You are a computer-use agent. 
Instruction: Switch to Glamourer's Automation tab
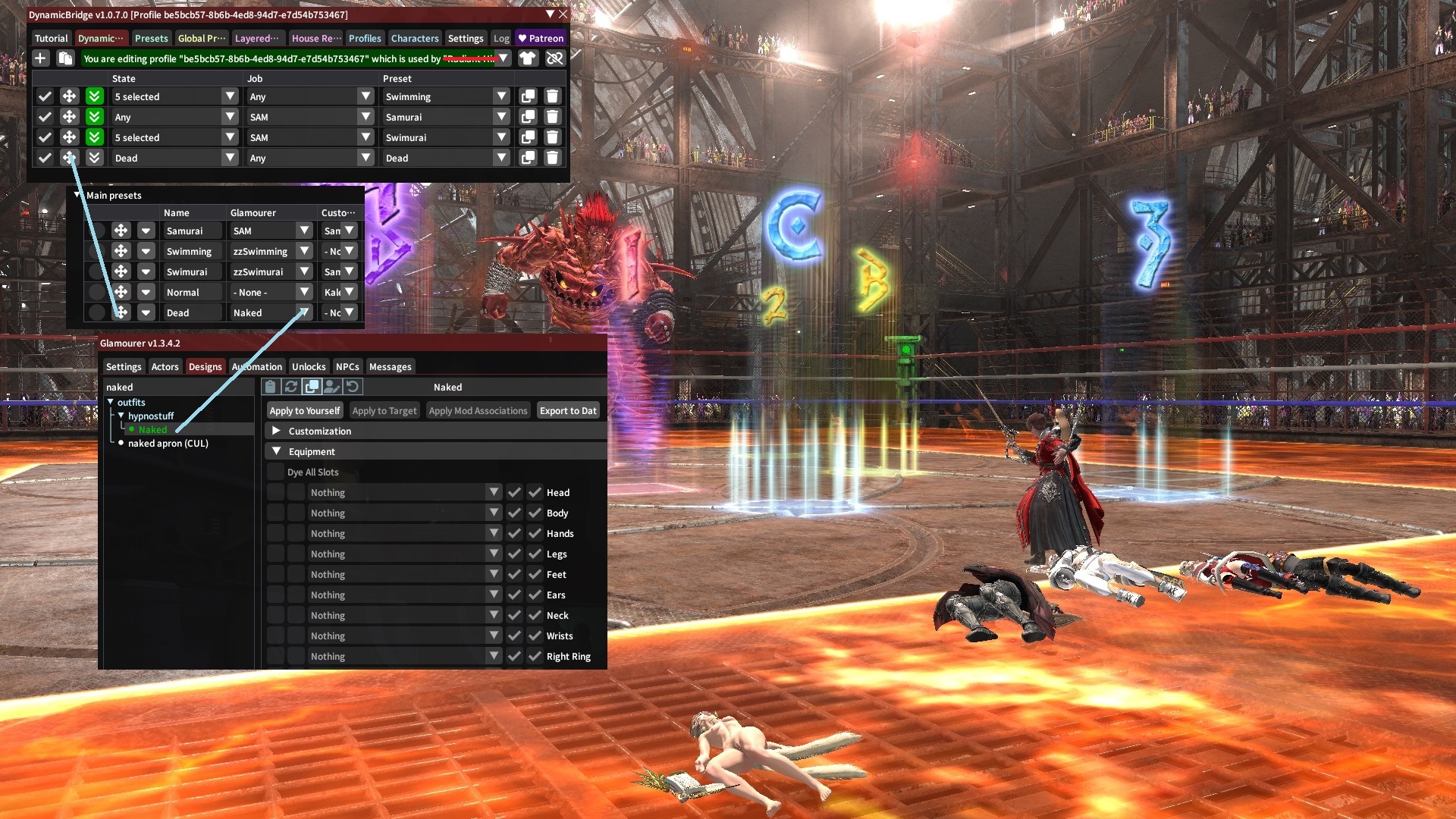click(x=257, y=366)
